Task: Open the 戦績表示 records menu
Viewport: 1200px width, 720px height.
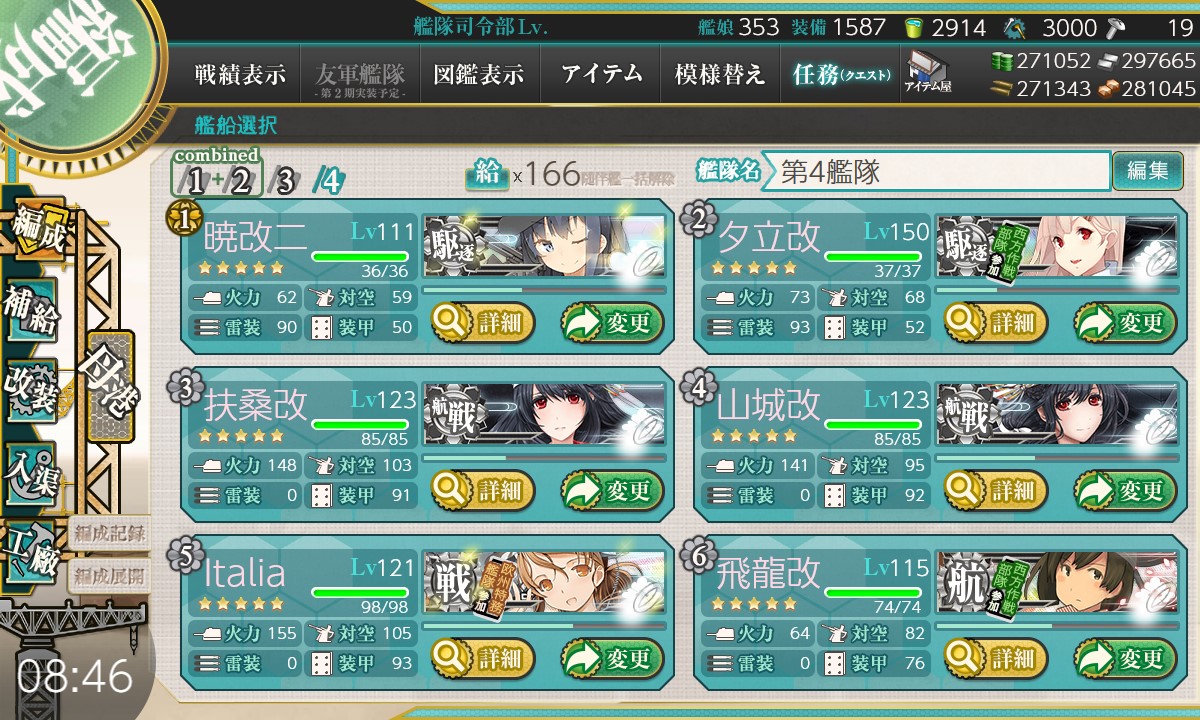Action: click(240, 75)
